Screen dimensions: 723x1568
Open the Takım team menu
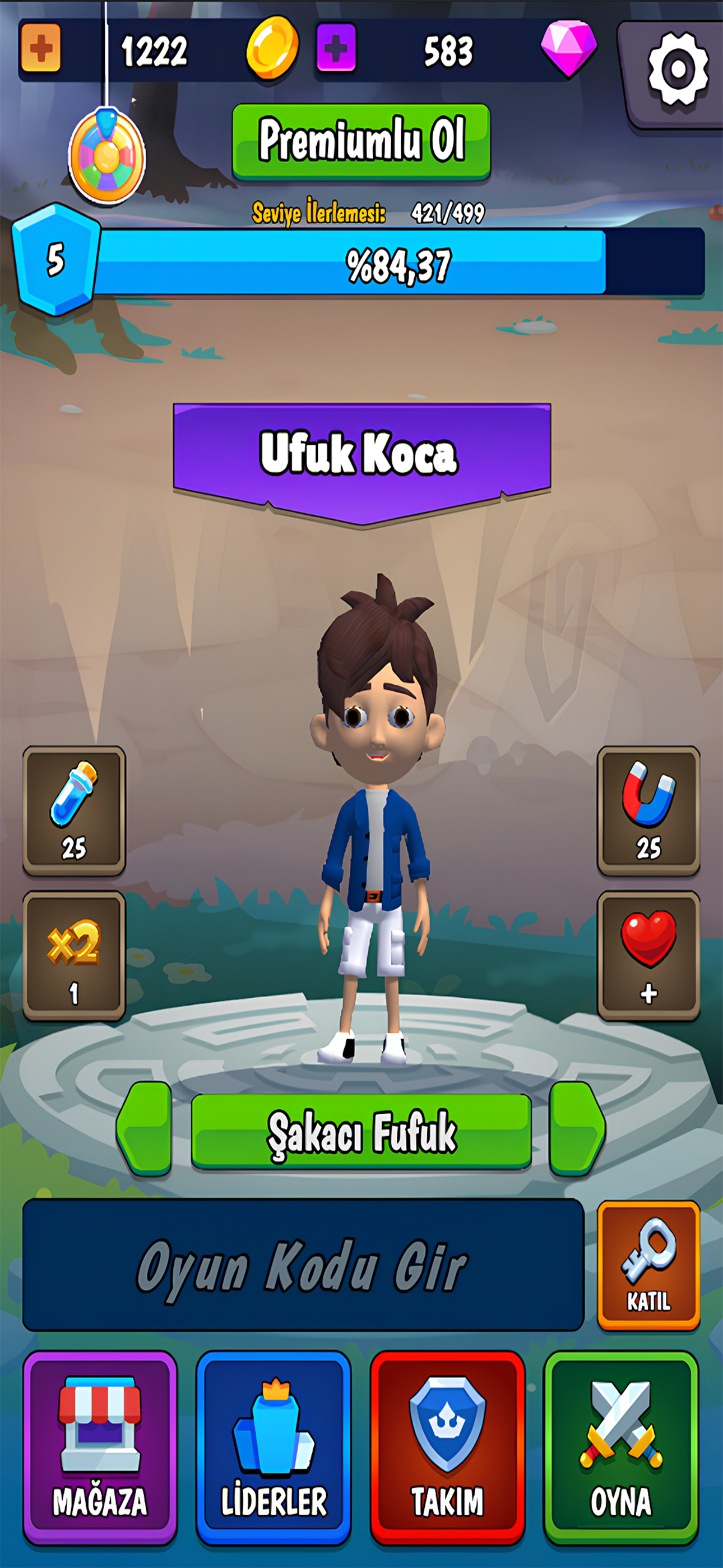click(x=447, y=1446)
